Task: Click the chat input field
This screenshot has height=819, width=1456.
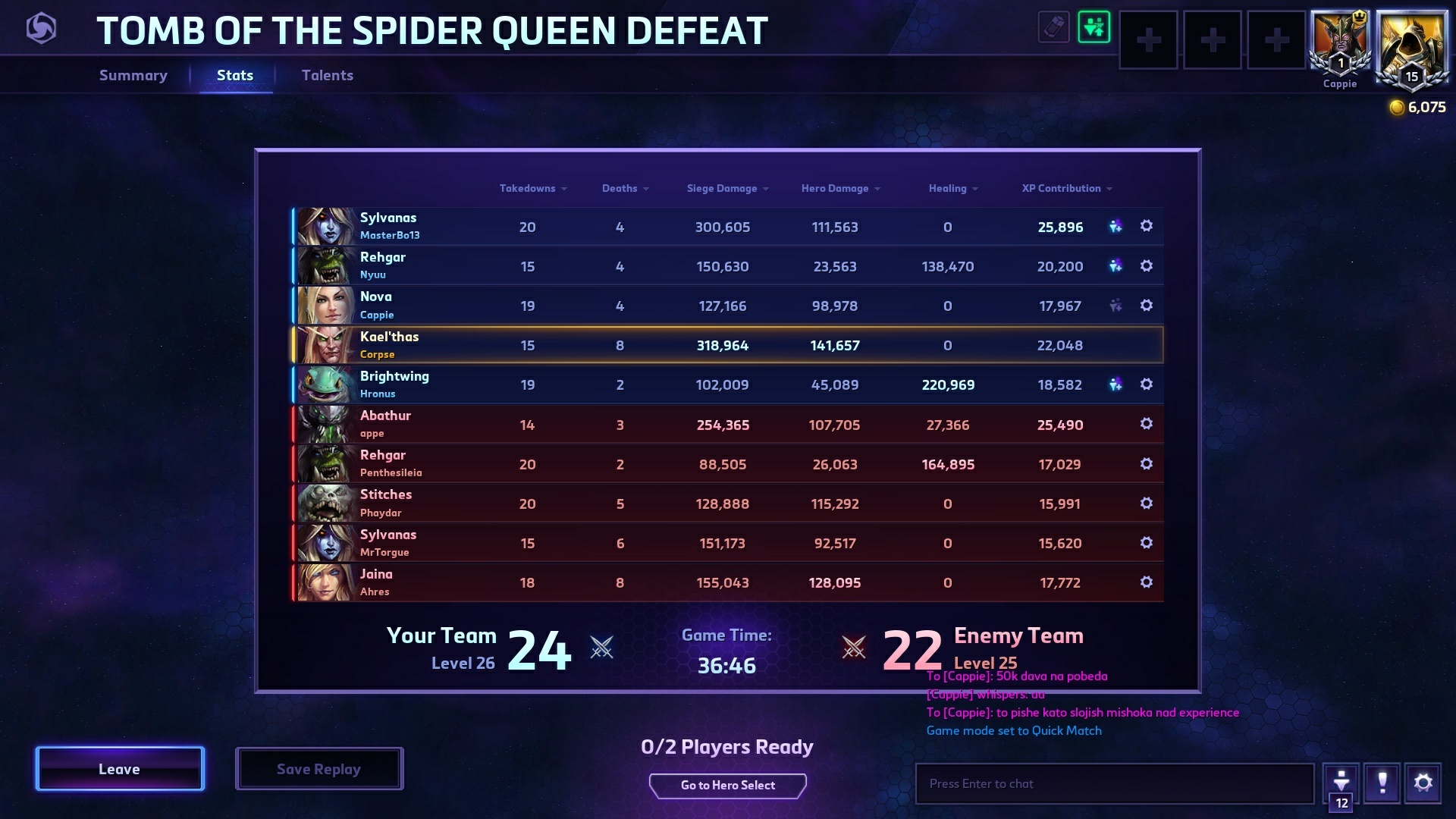Action: click(1115, 784)
